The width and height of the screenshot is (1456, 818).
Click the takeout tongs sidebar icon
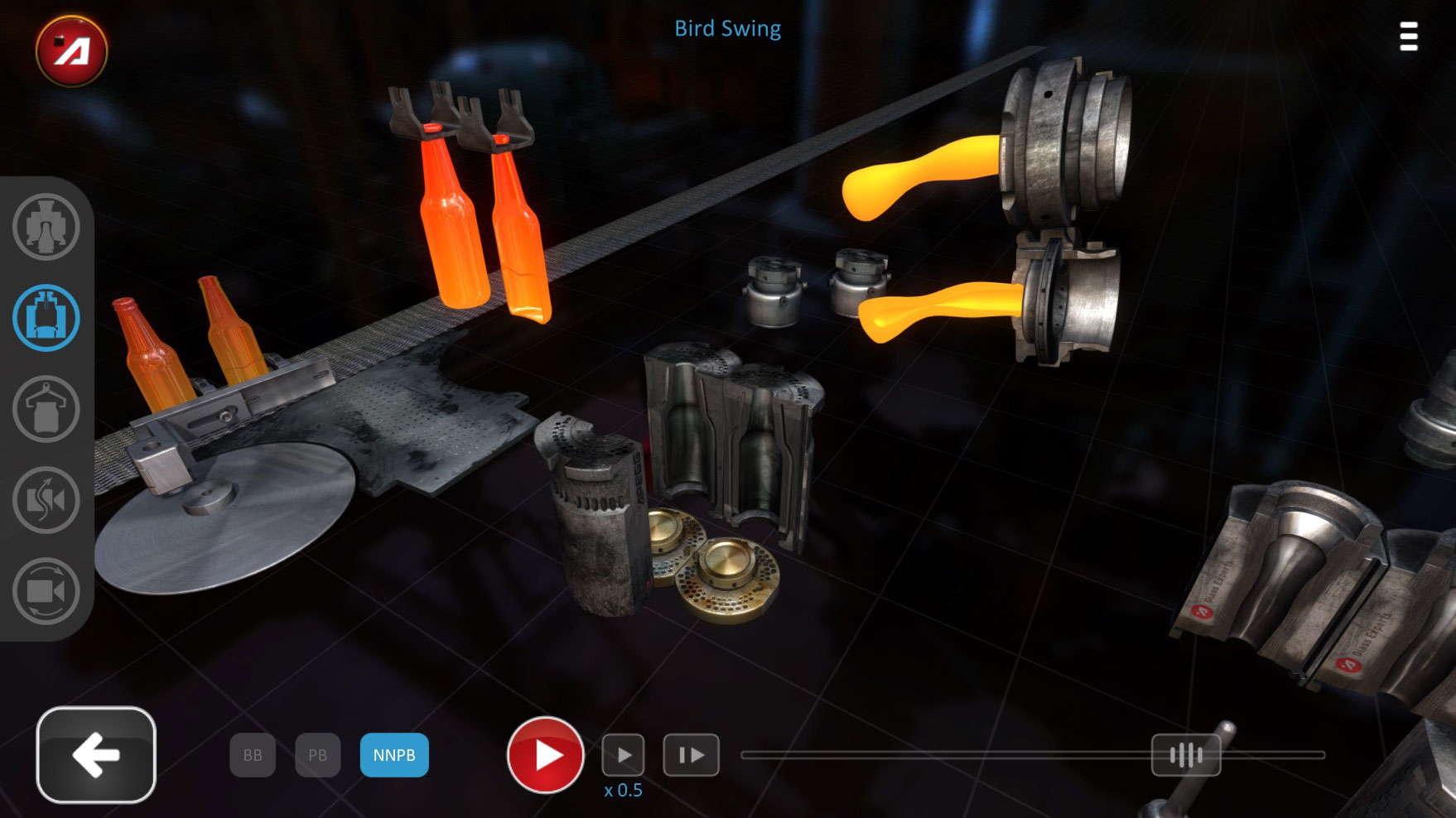[x=46, y=409]
